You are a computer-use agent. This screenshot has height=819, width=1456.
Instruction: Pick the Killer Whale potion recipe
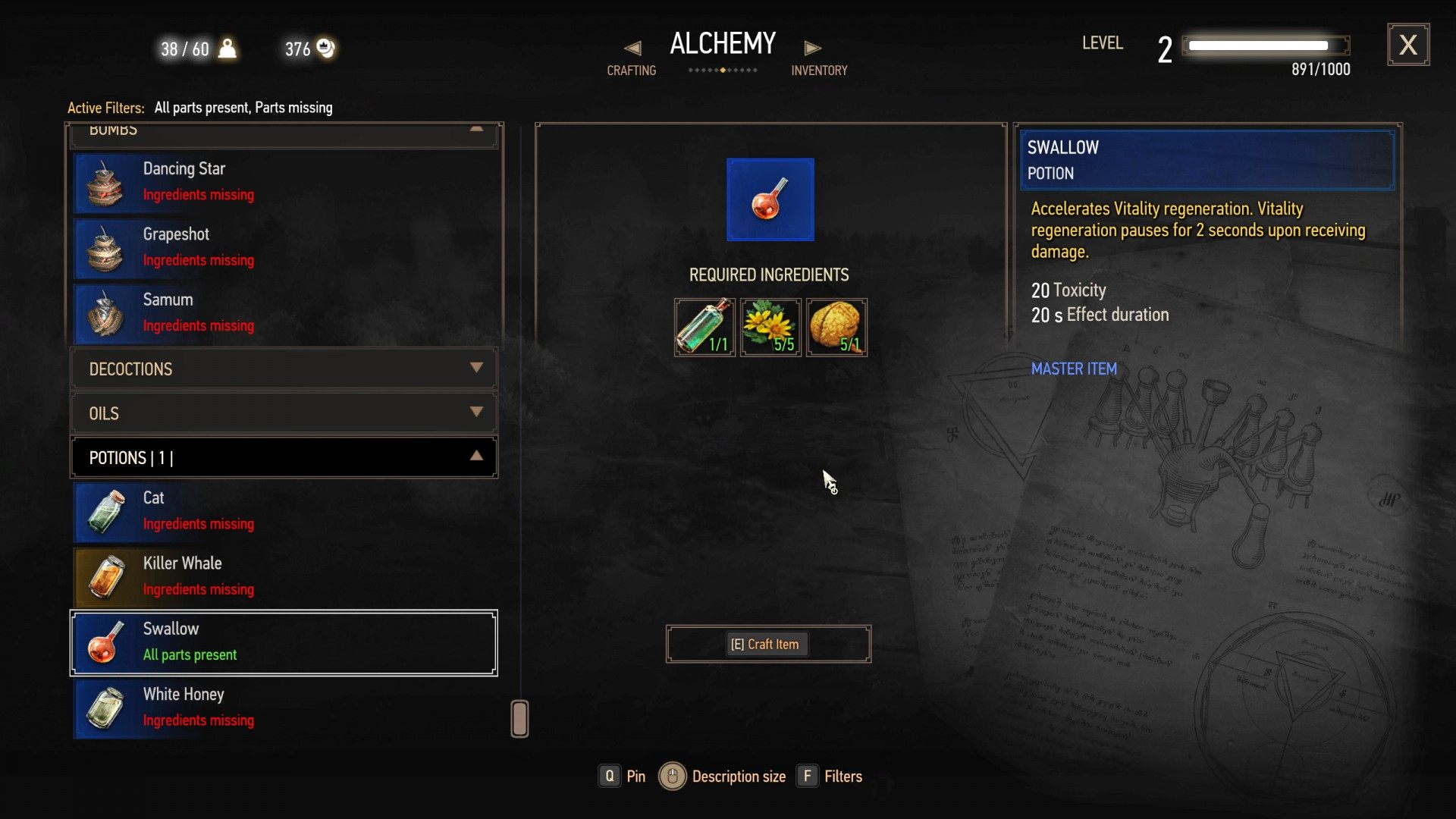tap(284, 576)
